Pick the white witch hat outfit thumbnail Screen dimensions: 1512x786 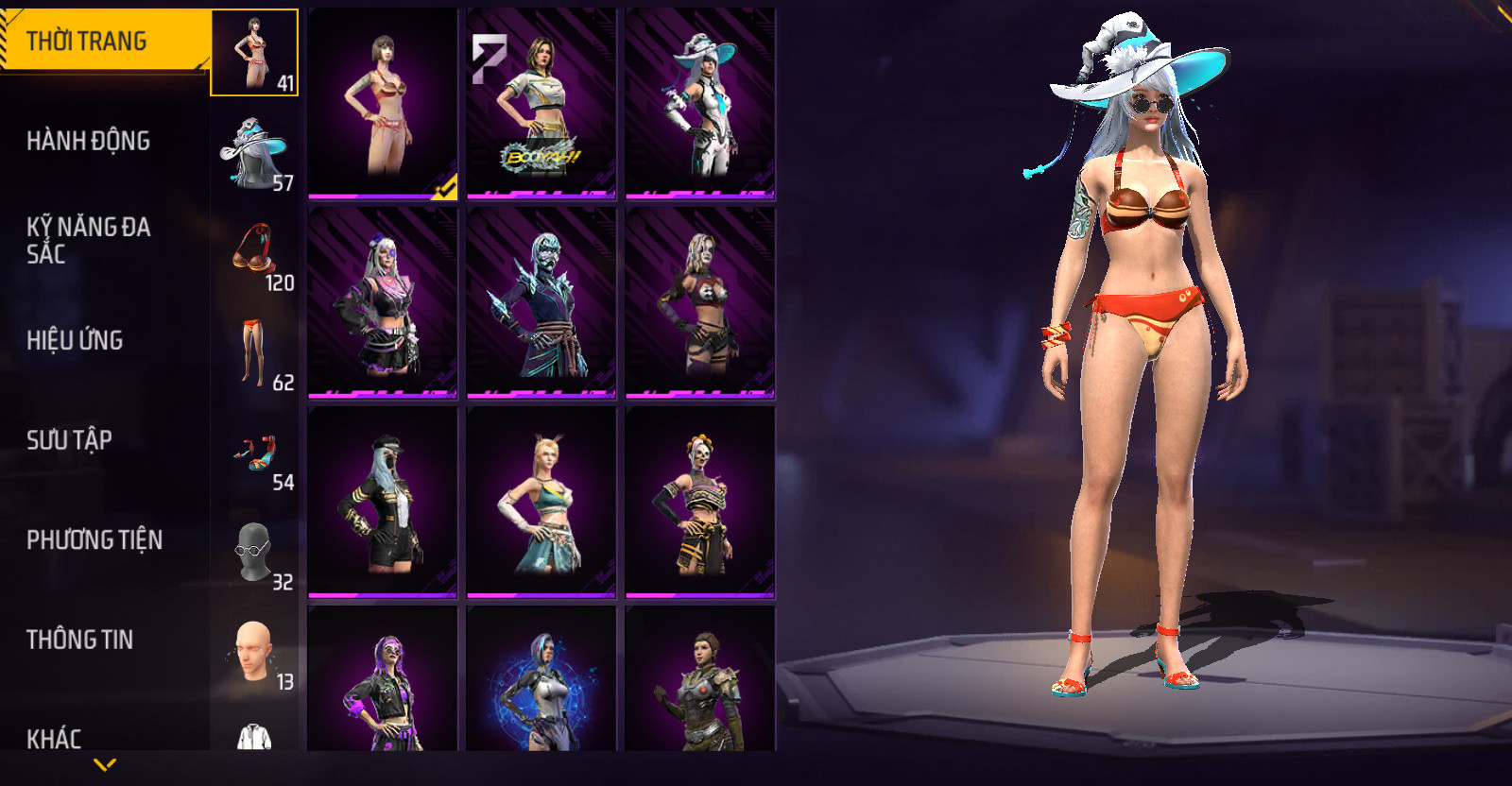[700, 104]
